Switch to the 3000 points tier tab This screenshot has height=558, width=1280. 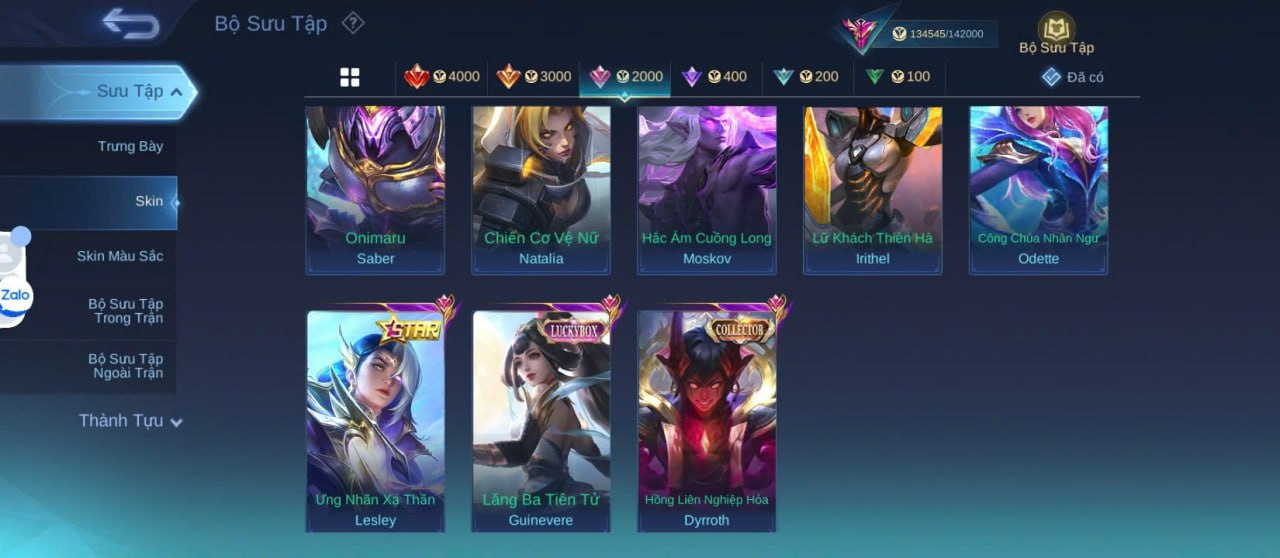pyautogui.click(x=534, y=77)
